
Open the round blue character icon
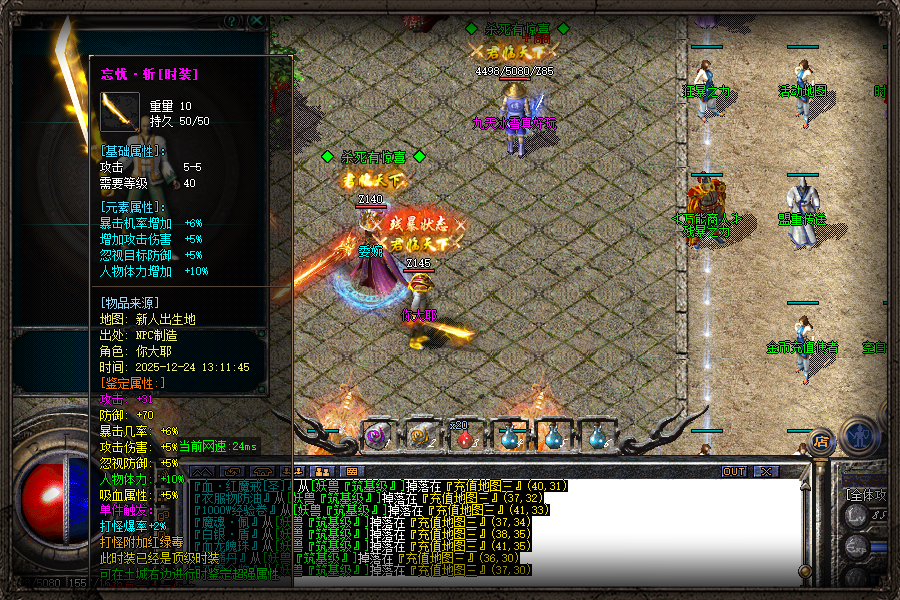[x=859, y=435]
